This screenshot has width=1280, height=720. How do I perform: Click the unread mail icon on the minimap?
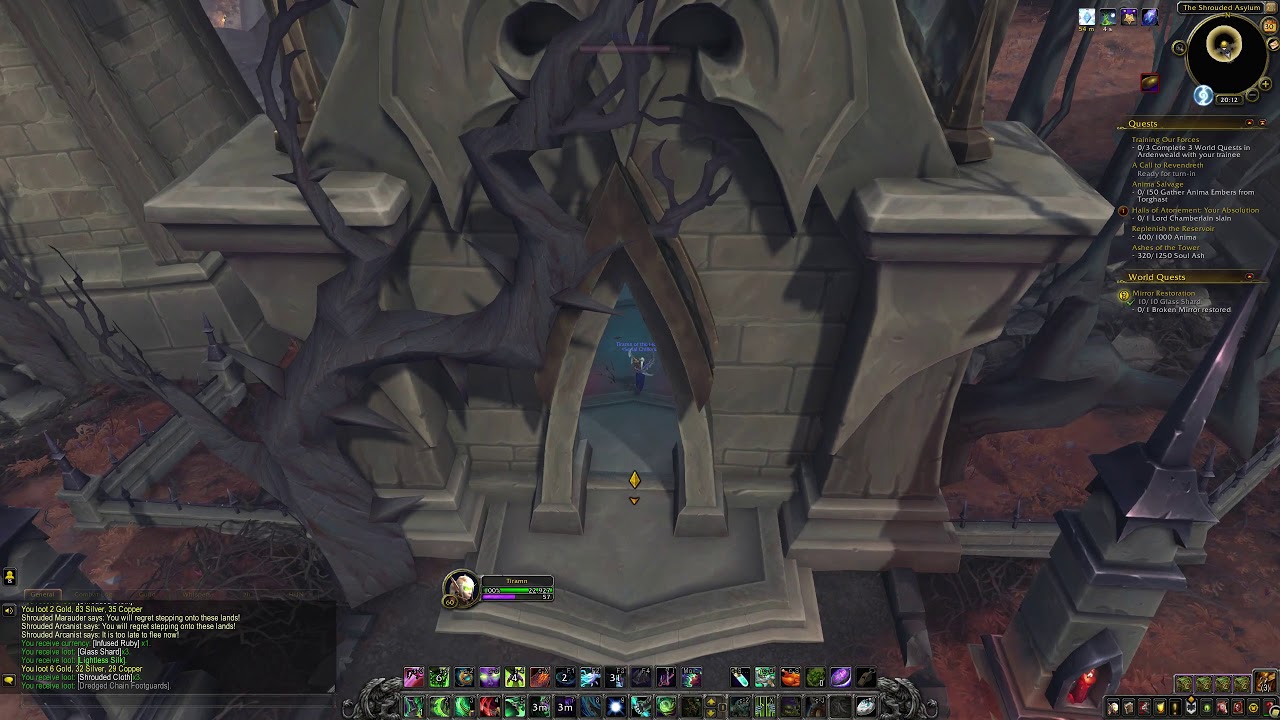point(1272,44)
